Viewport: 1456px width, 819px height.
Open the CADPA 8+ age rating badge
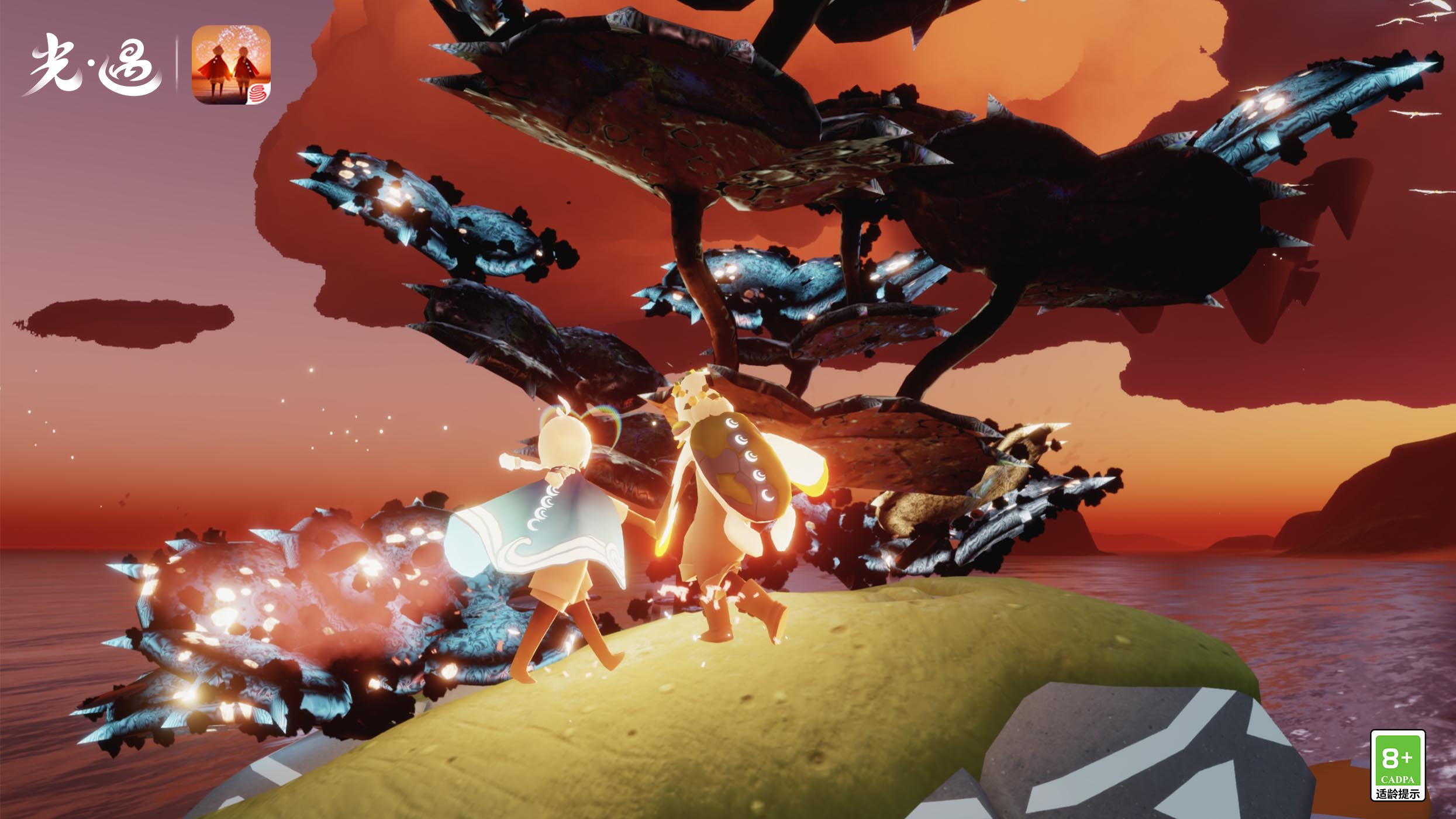pyautogui.click(x=1397, y=765)
